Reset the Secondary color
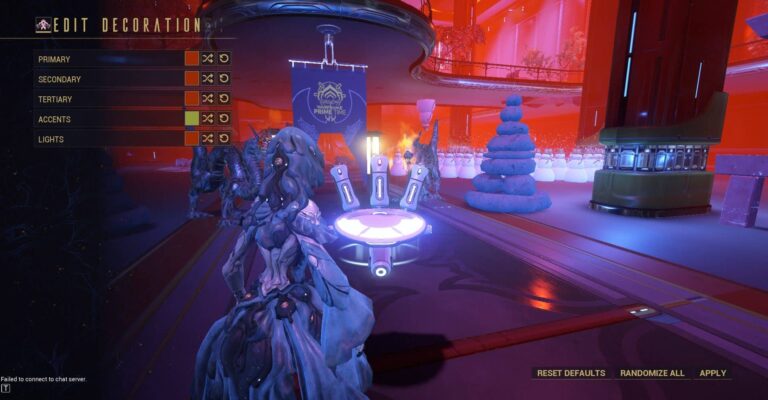Screen dimensions: 768x400 [224, 79]
